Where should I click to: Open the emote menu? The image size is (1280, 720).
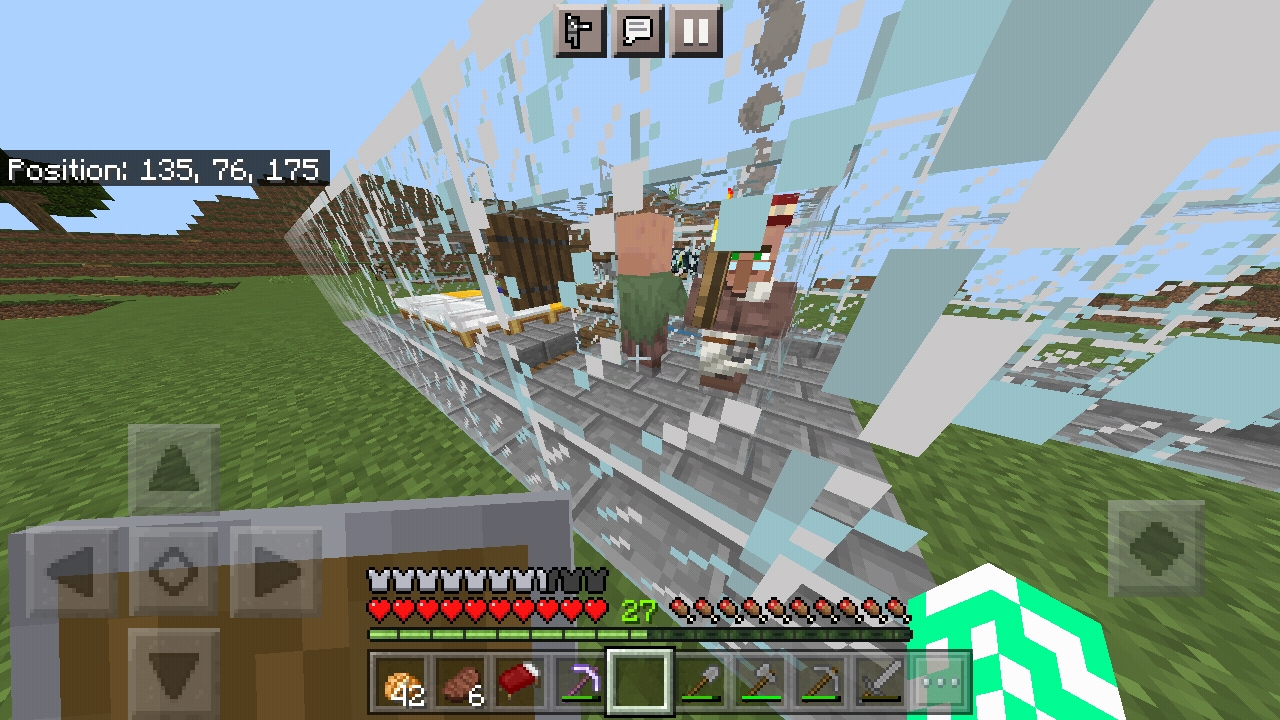coord(579,31)
